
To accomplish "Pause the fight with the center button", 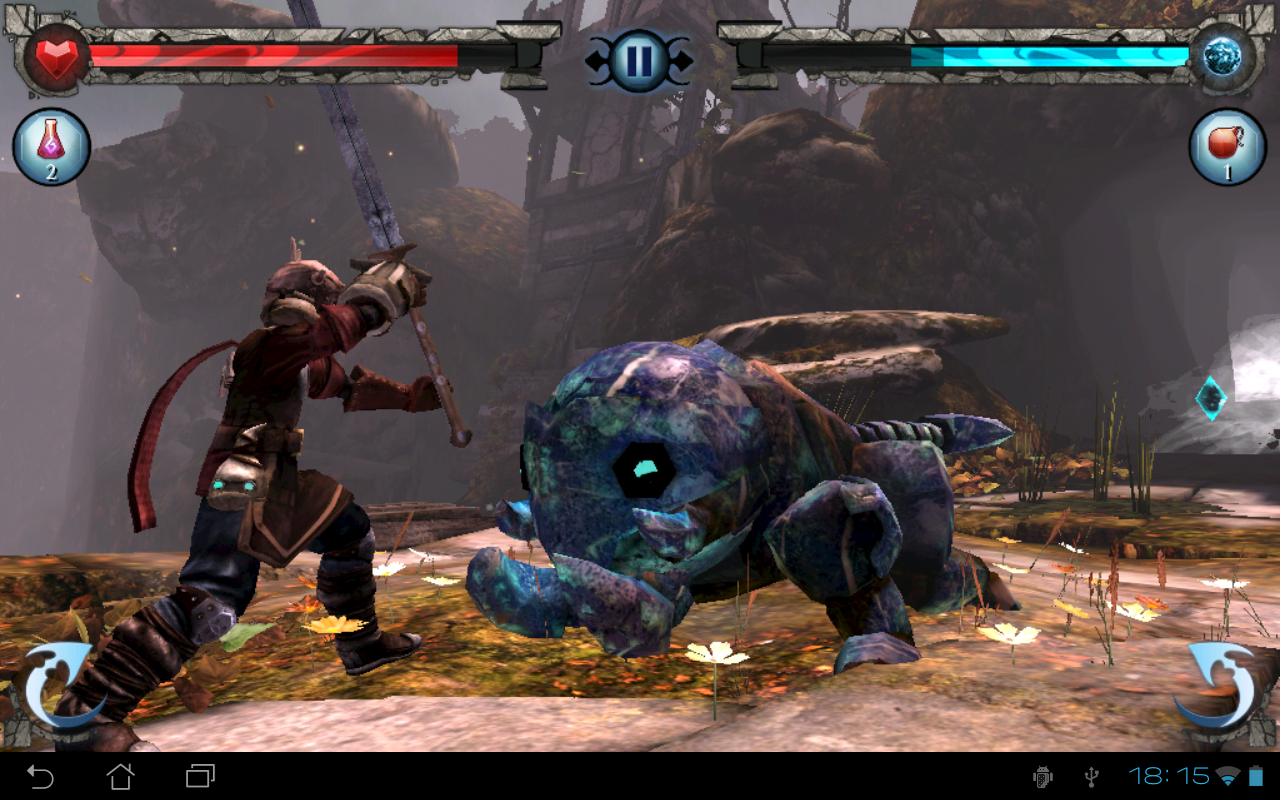I will coord(638,60).
